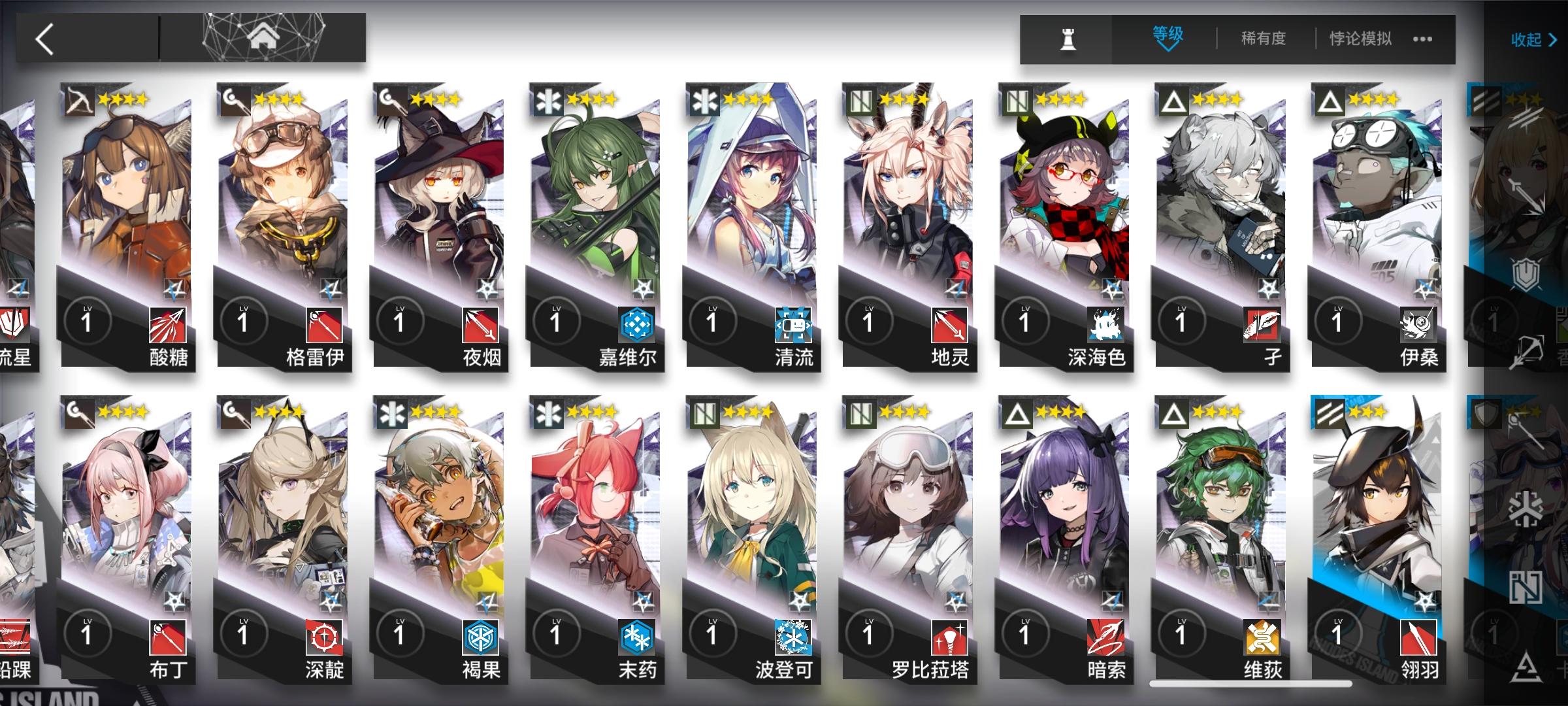Viewport: 1568px width, 706px height.
Task: Open the ... more sorting options menu
Action: point(1424,39)
